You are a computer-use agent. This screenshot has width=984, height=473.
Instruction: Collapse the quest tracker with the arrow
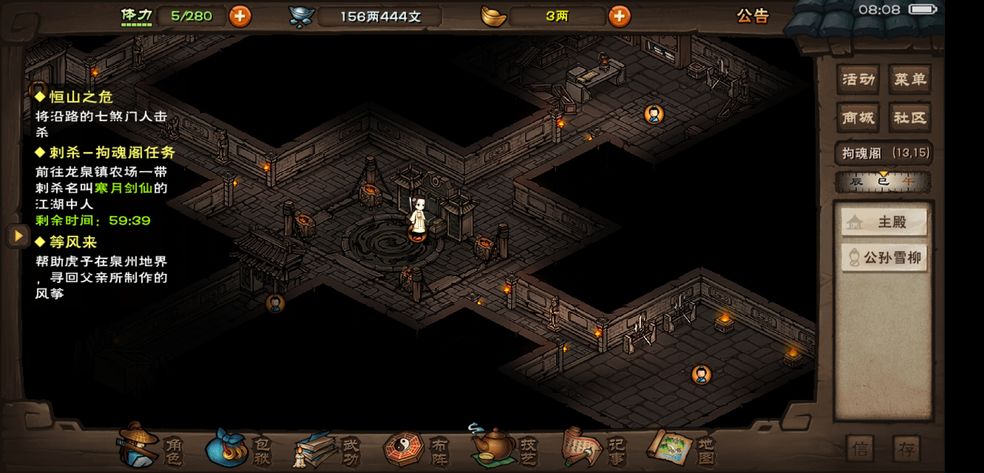coord(17,235)
